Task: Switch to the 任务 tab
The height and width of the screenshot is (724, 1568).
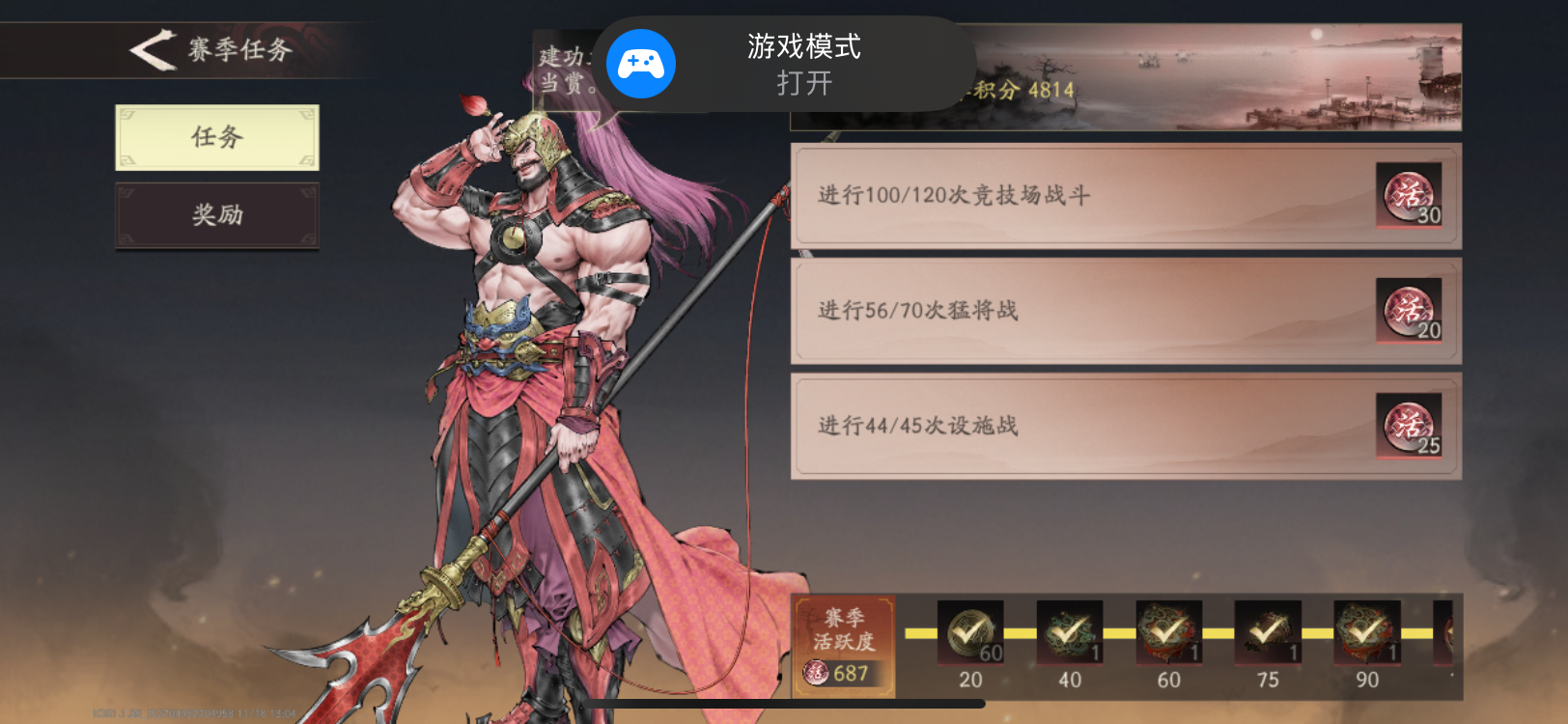Action: click(x=216, y=137)
